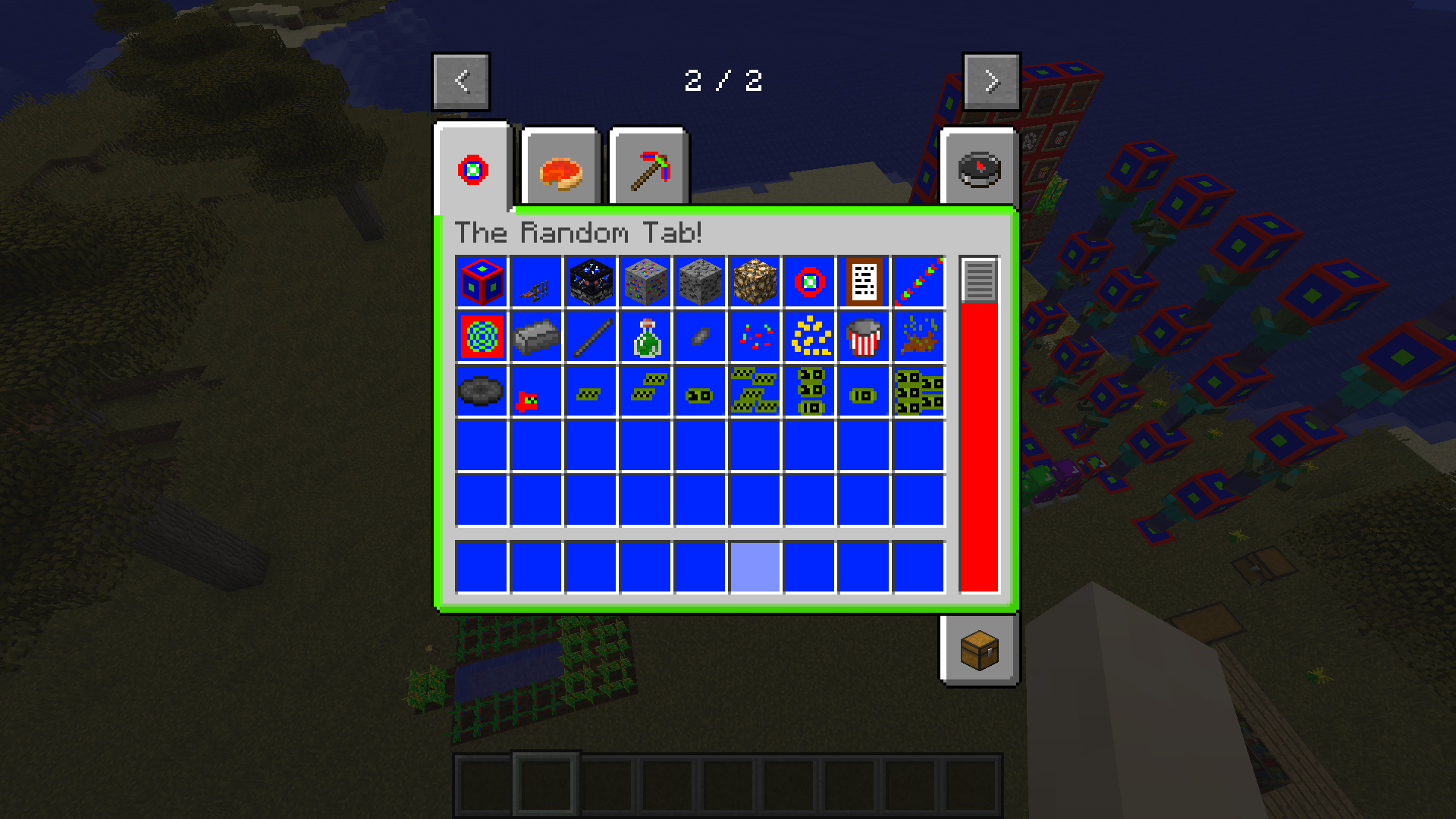
Task: Grab the striped popcorn bucket item
Action: click(862, 336)
